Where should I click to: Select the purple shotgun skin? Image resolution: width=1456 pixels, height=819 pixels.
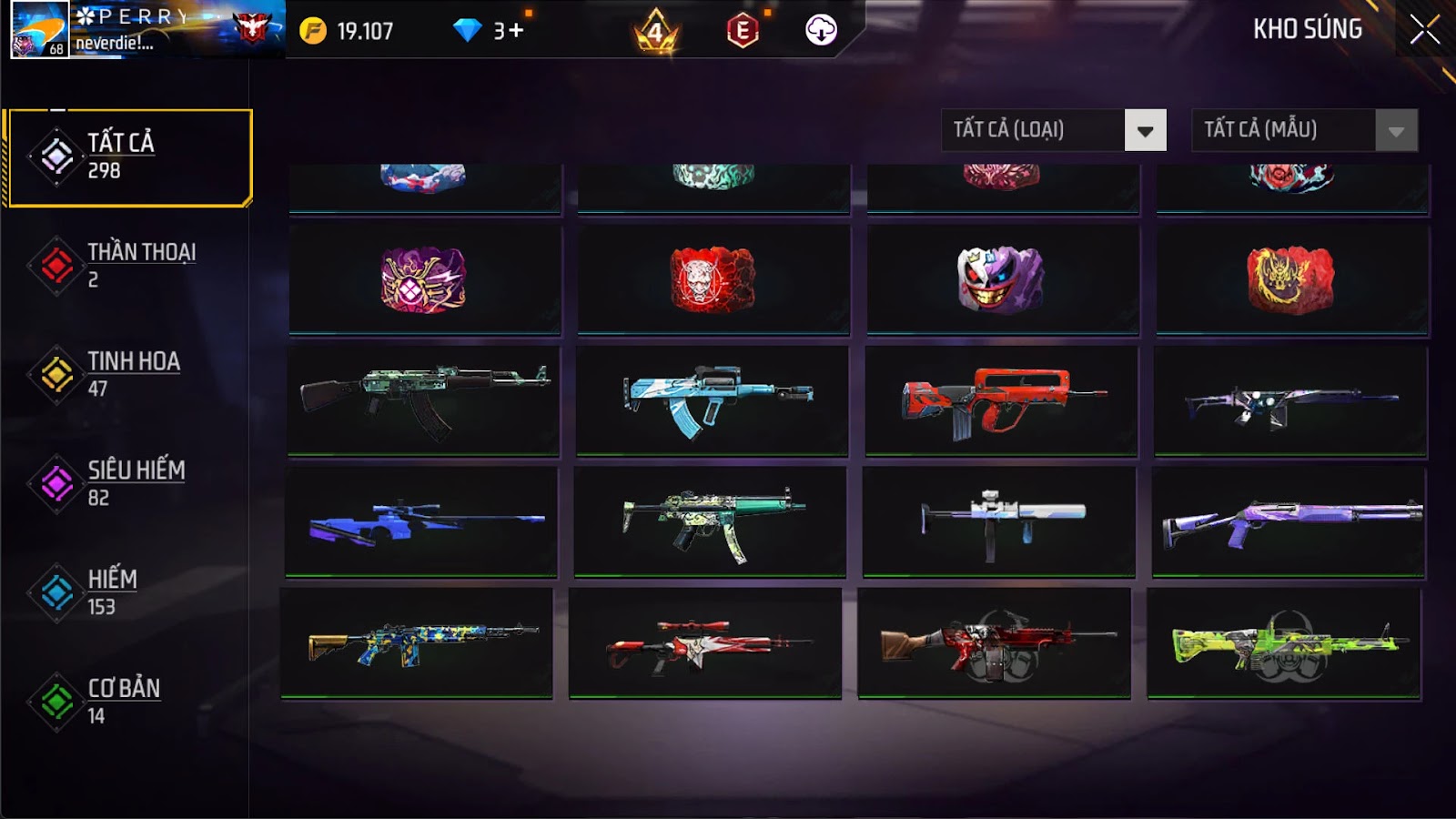[x=1289, y=521]
